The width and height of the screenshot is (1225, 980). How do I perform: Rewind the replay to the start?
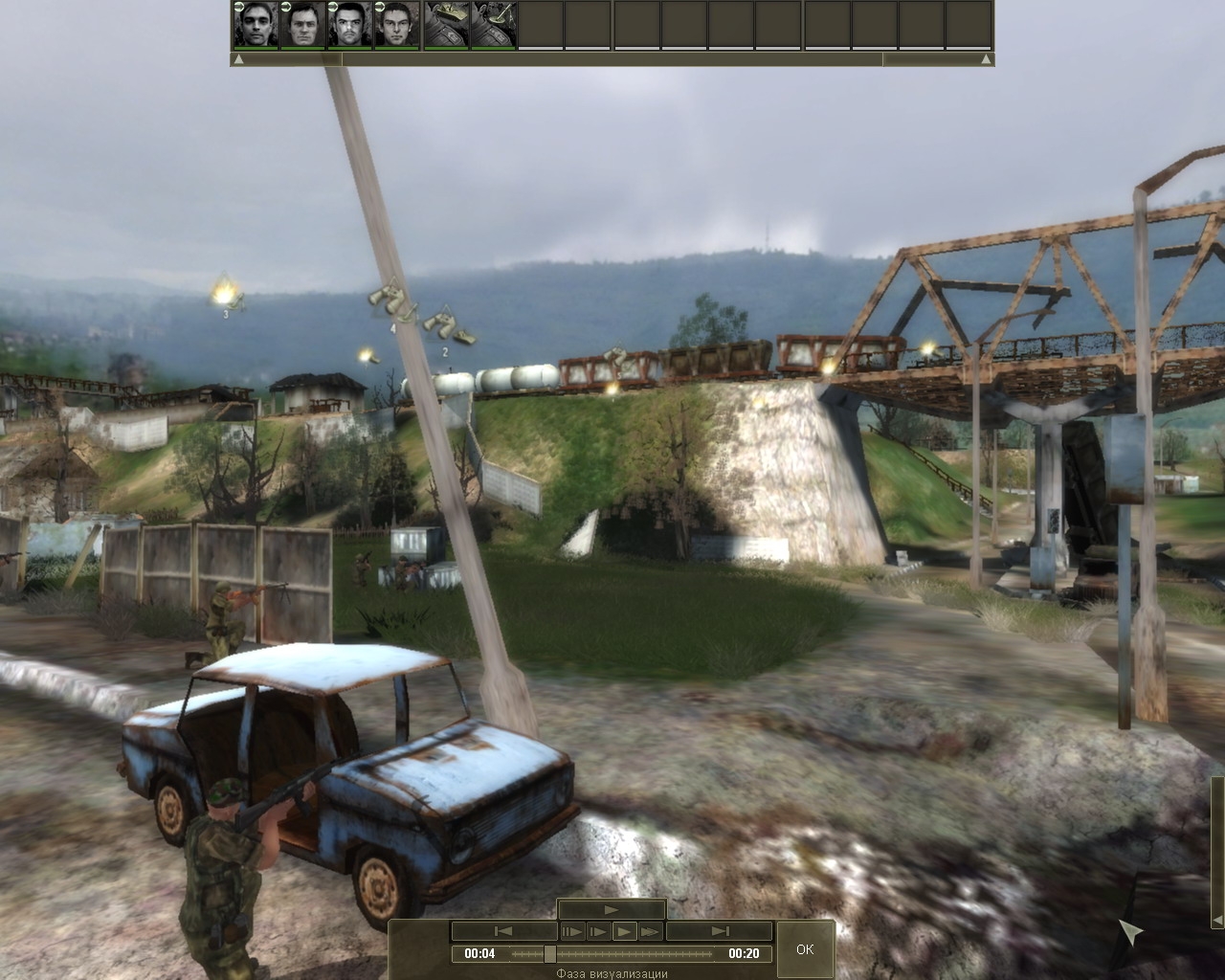(503, 931)
